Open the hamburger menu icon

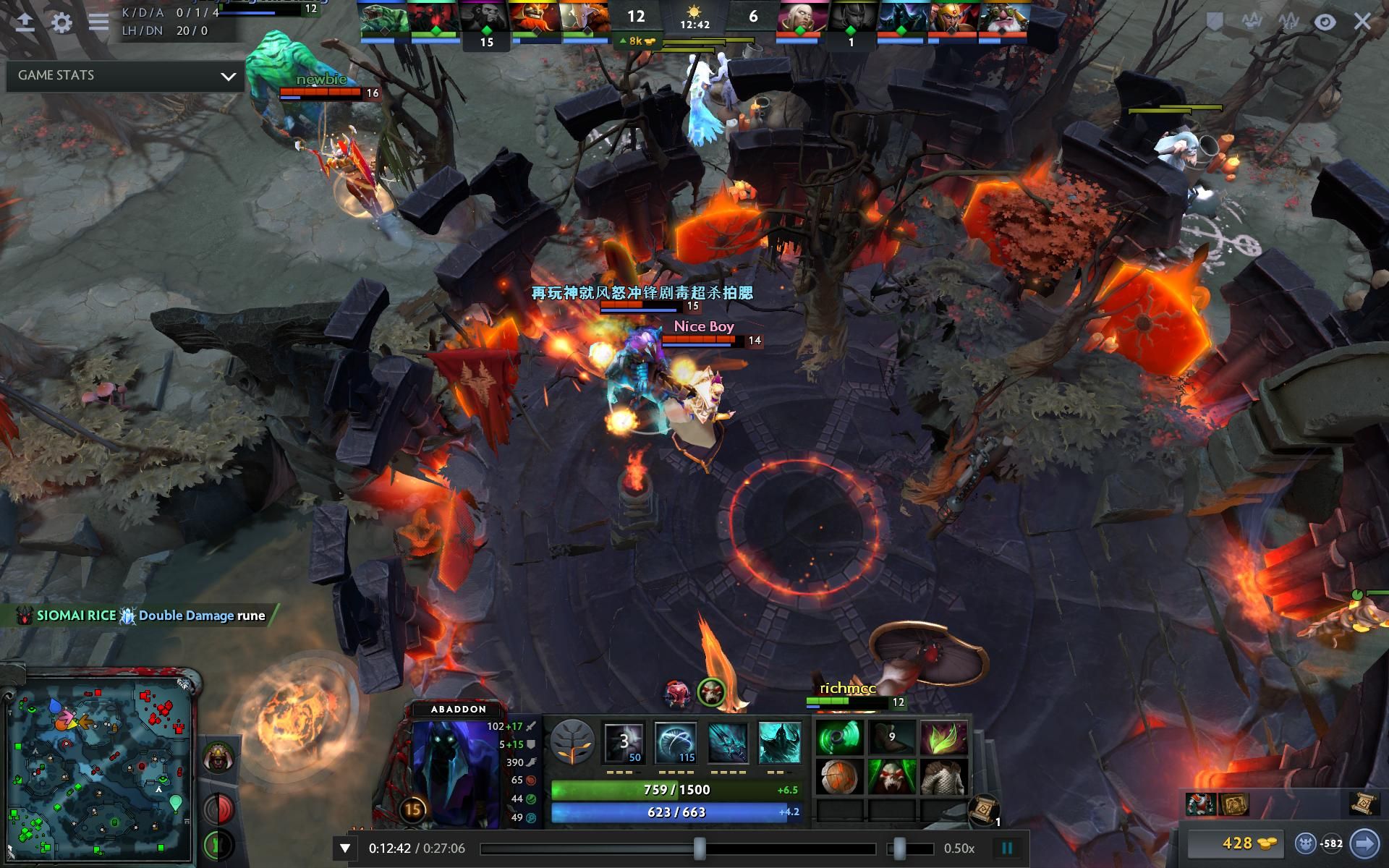(x=98, y=22)
